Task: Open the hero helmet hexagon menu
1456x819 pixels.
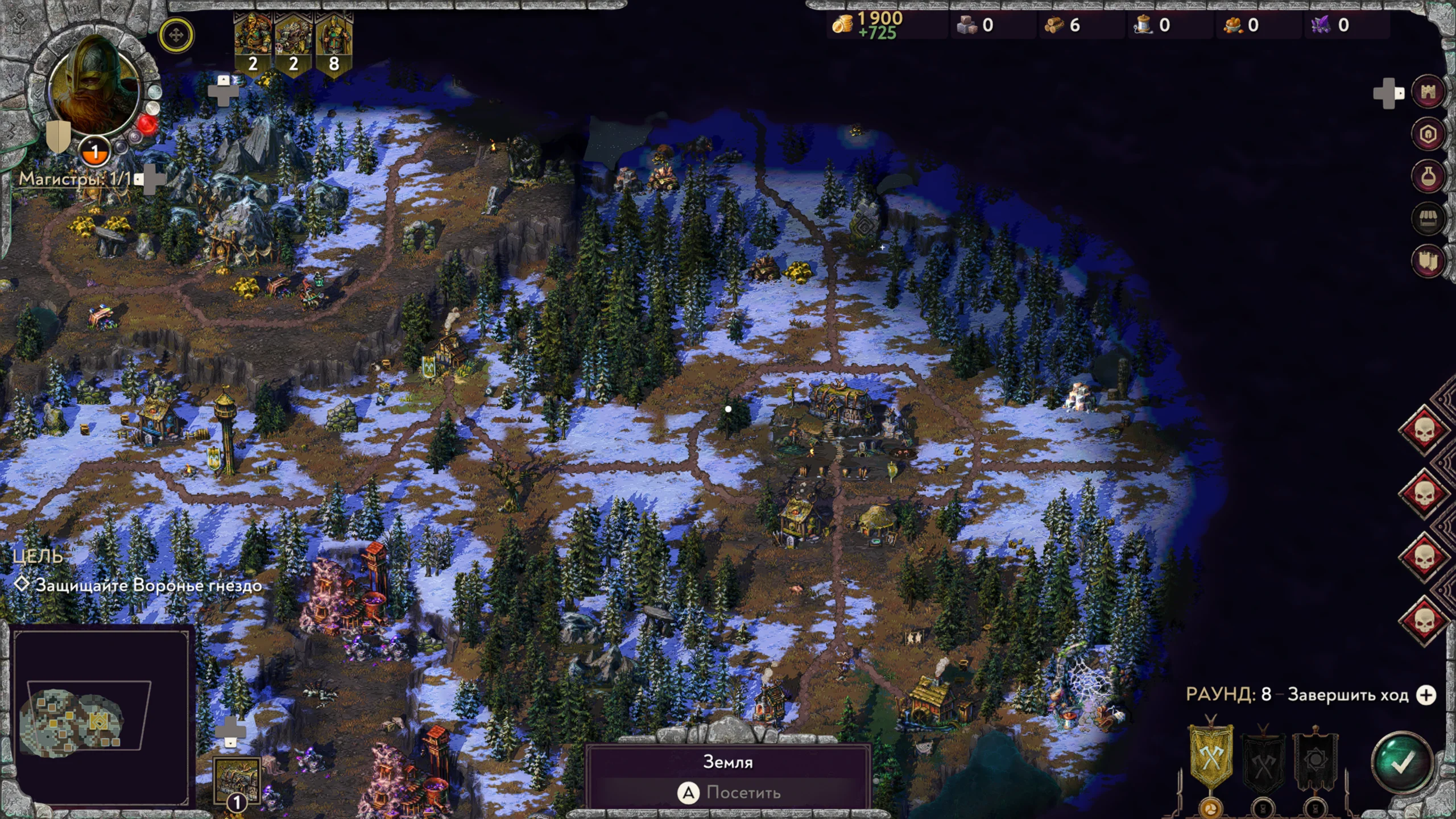Action: [1428, 134]
